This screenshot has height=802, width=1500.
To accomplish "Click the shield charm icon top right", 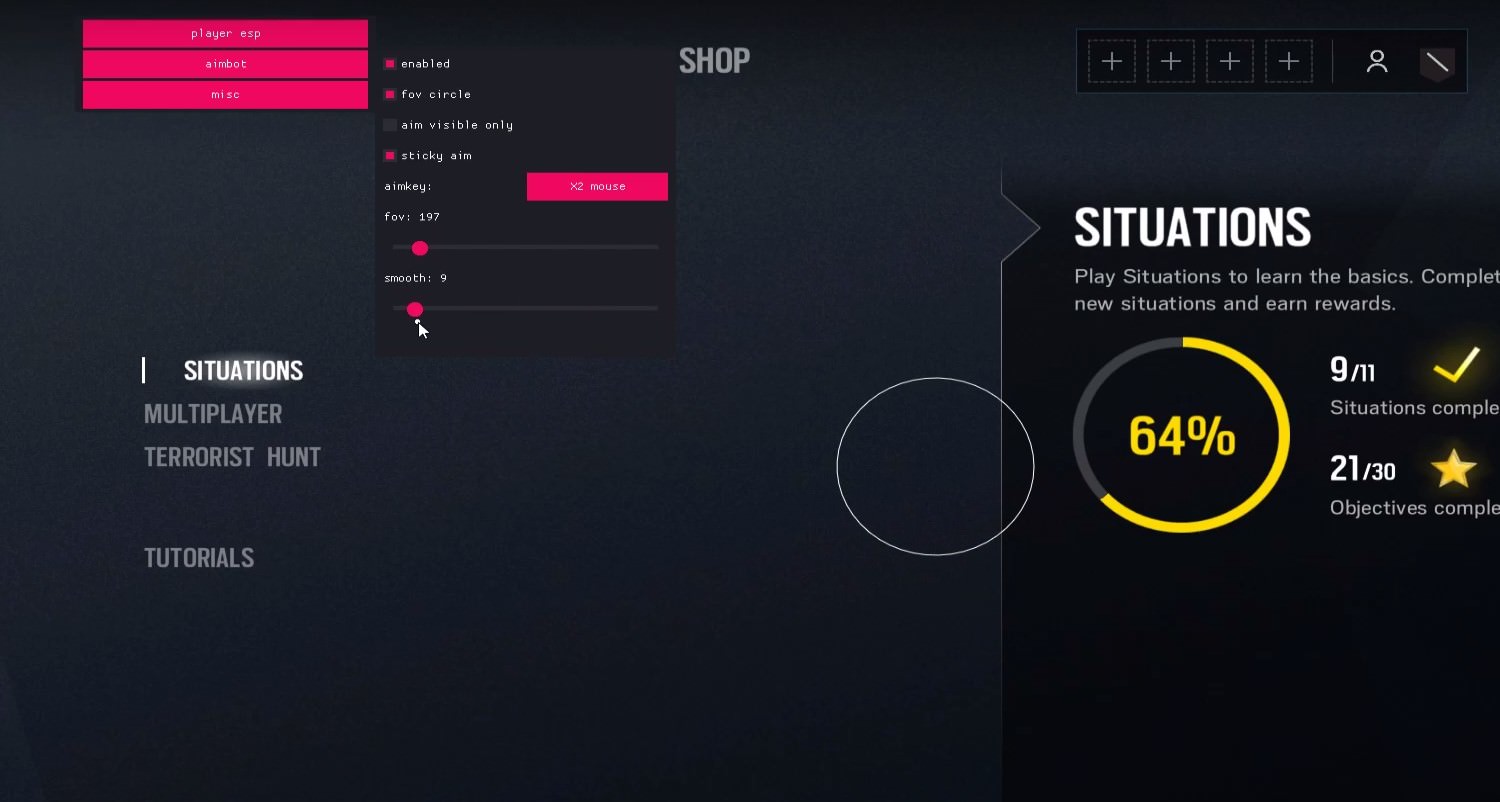I will pyautogui.click(x=1437, y=62).
